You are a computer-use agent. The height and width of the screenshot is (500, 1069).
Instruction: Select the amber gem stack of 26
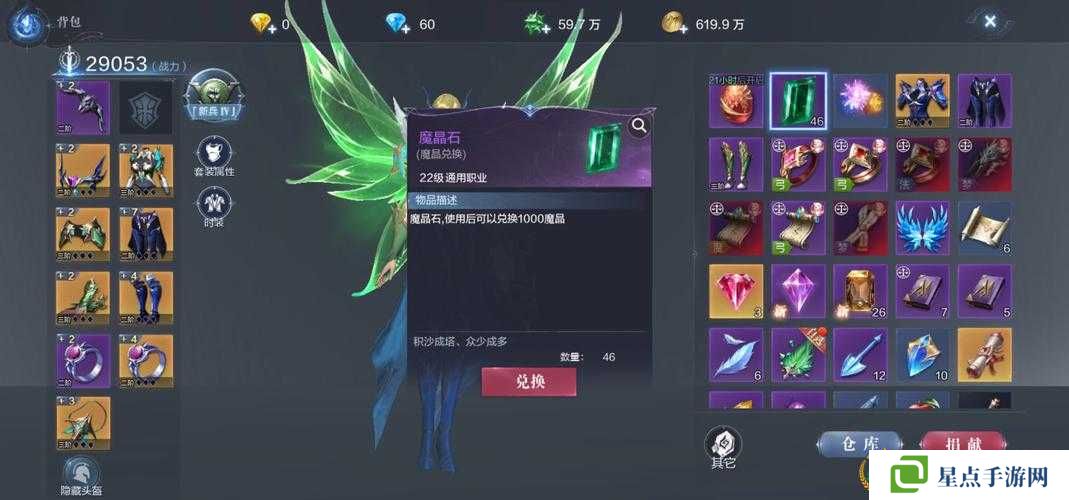pos(860,291)
